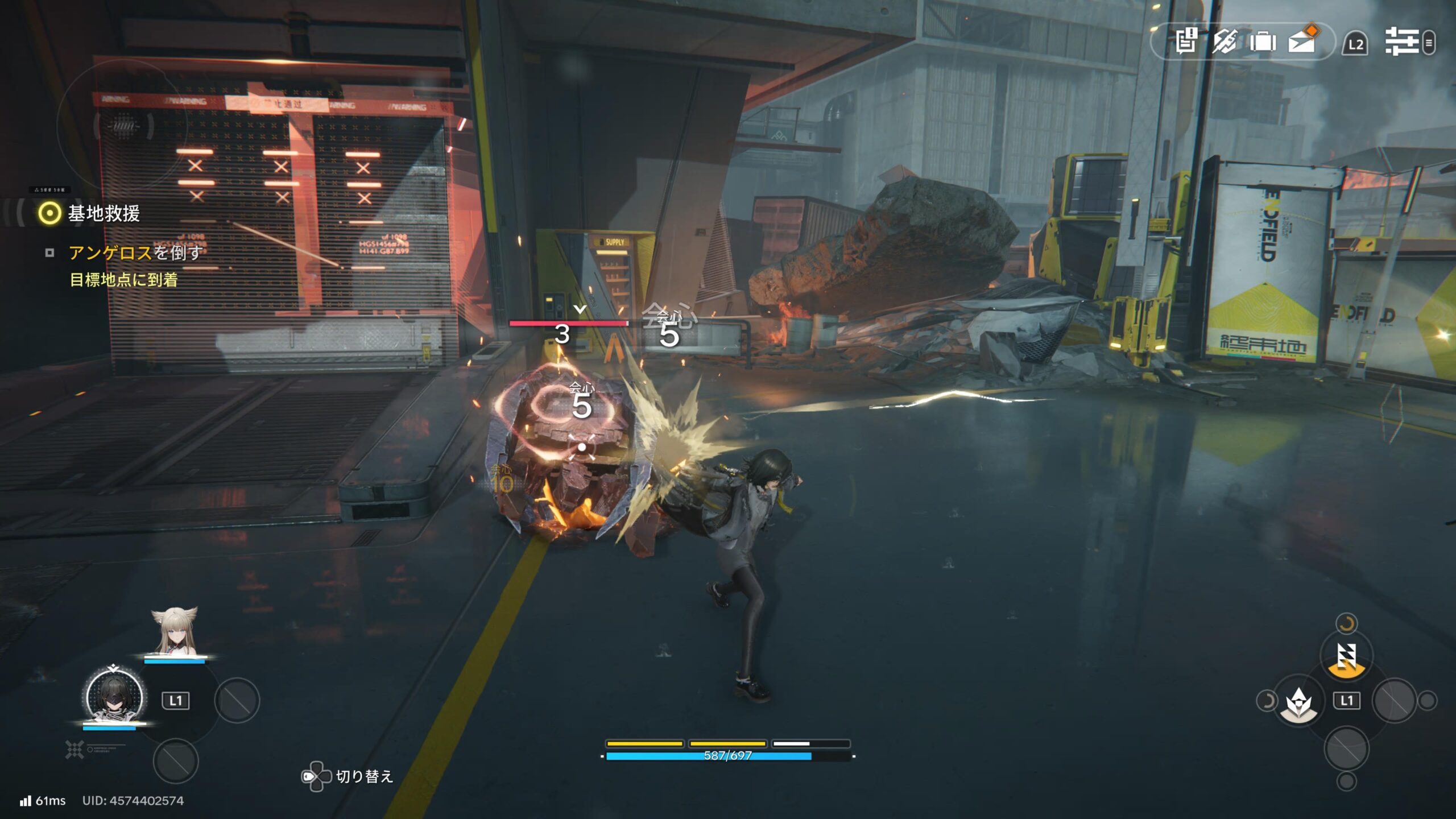This screenshot has width=1456, height=819.
Task: Select the masked dark-haired character portrait
Action: pos(114,696)
